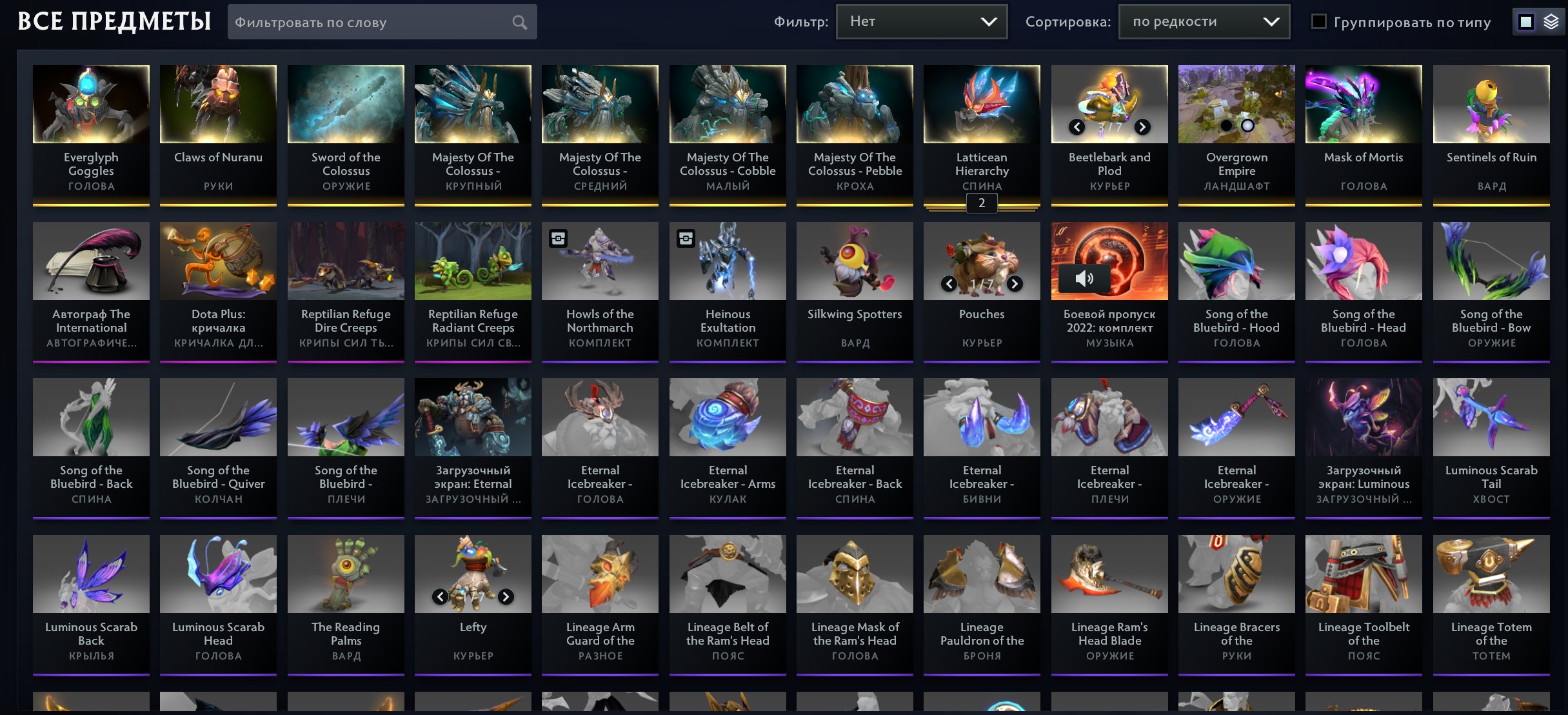Open the Сортировка по редкости dropdown

tap(1204, 21)
